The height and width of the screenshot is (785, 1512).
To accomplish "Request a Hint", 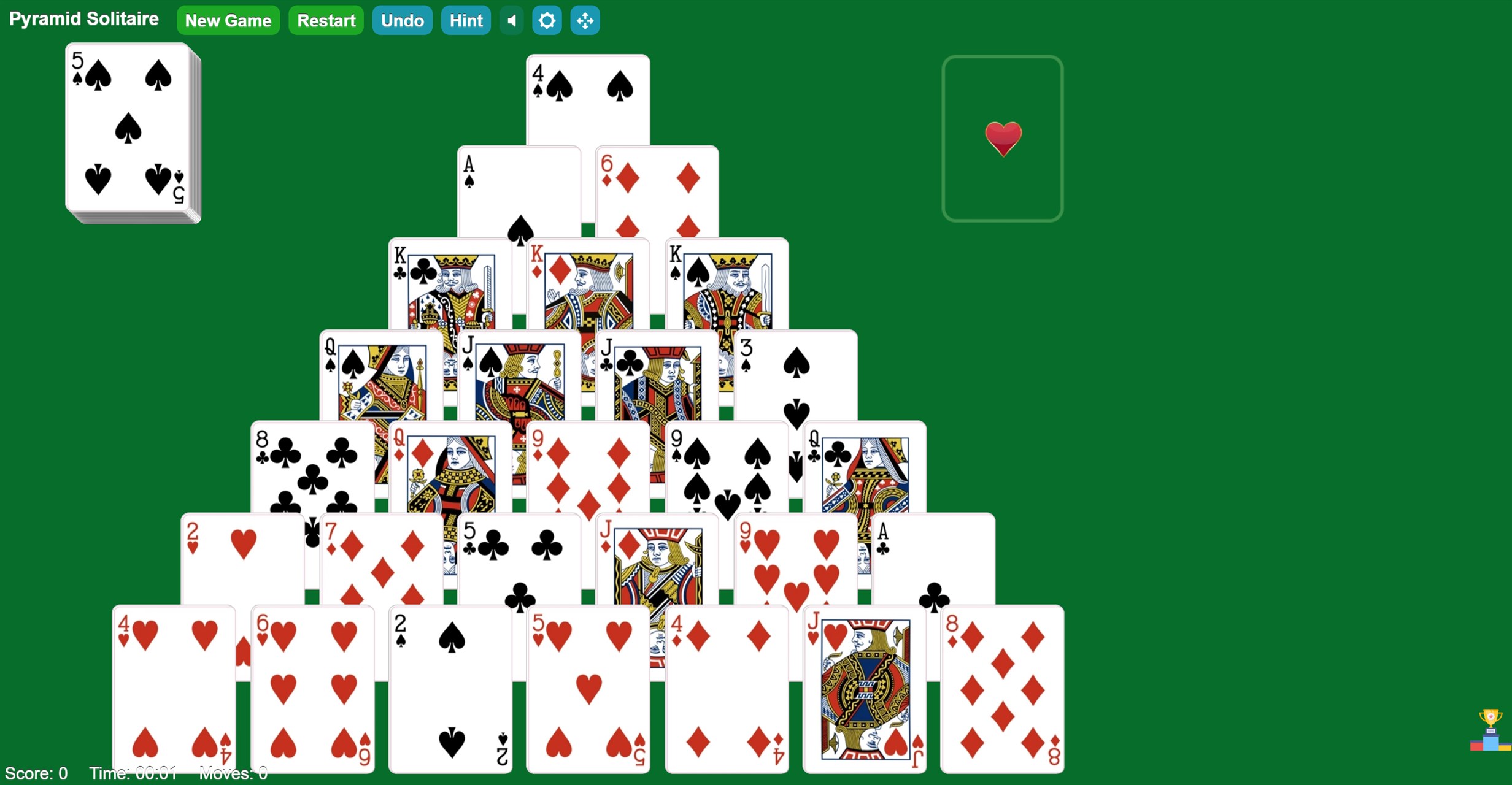I will 466,20.
